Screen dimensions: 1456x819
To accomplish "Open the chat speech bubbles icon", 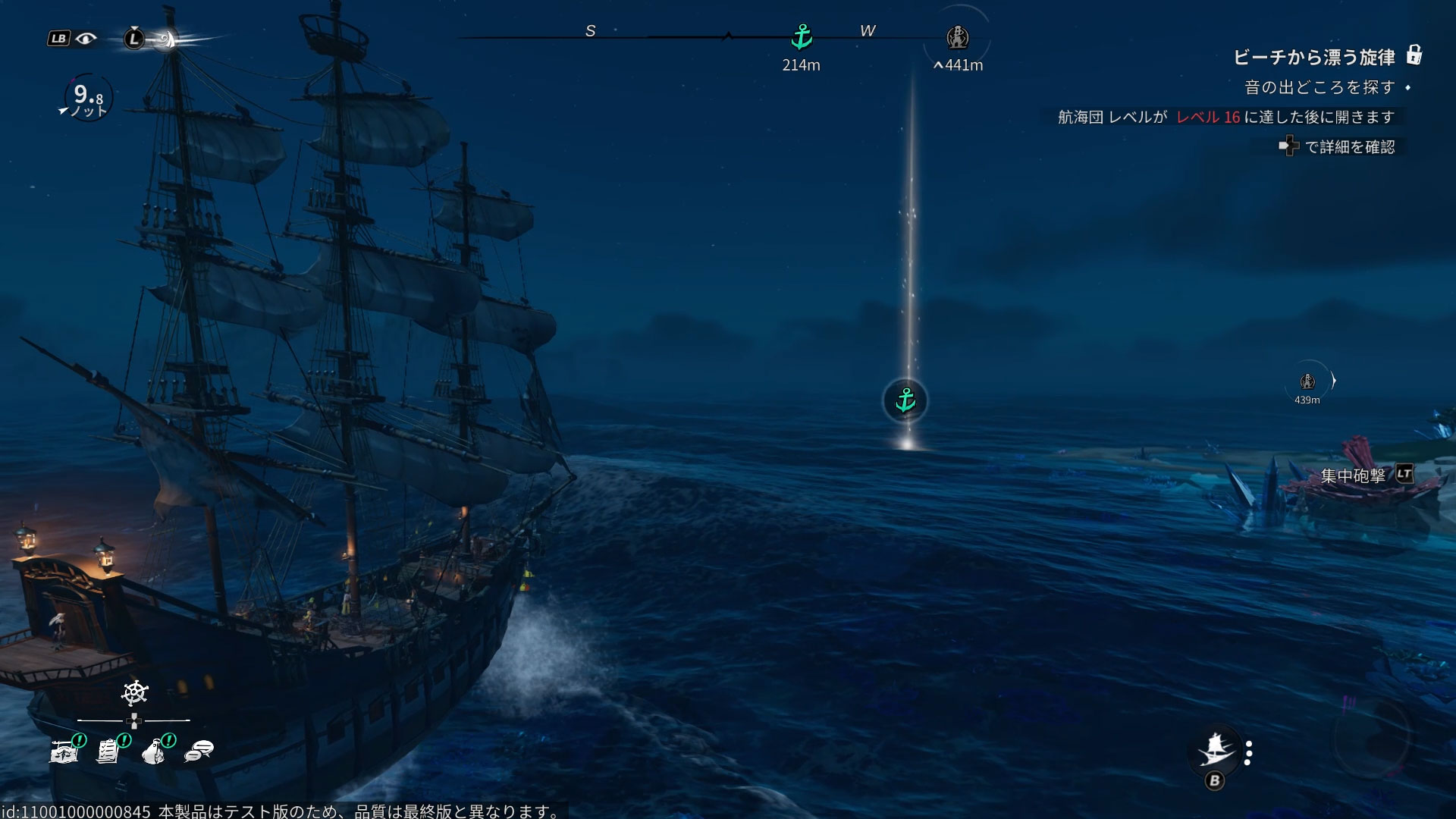I will (199, 751).
